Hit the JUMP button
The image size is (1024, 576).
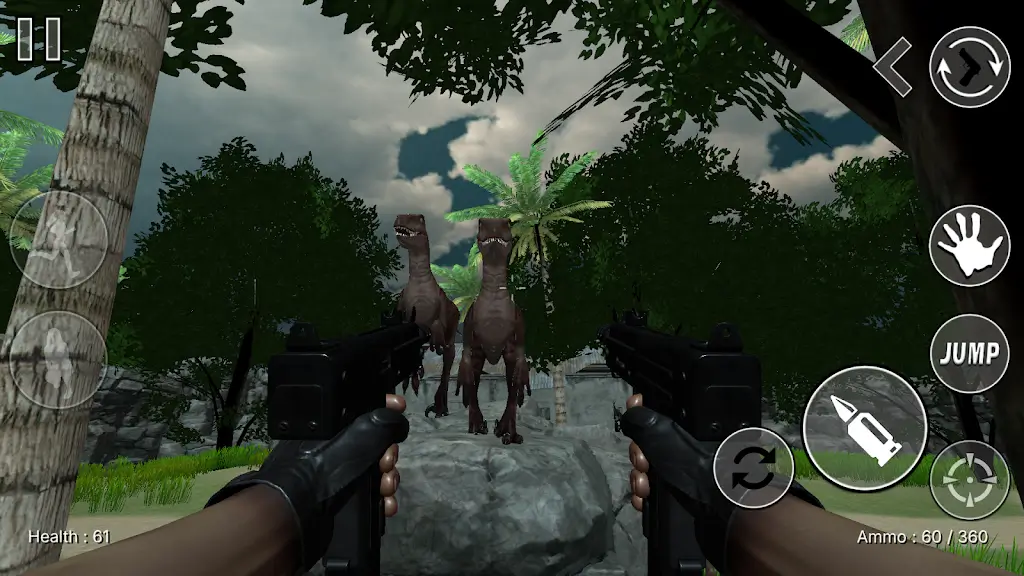click(x=969, y=353)
